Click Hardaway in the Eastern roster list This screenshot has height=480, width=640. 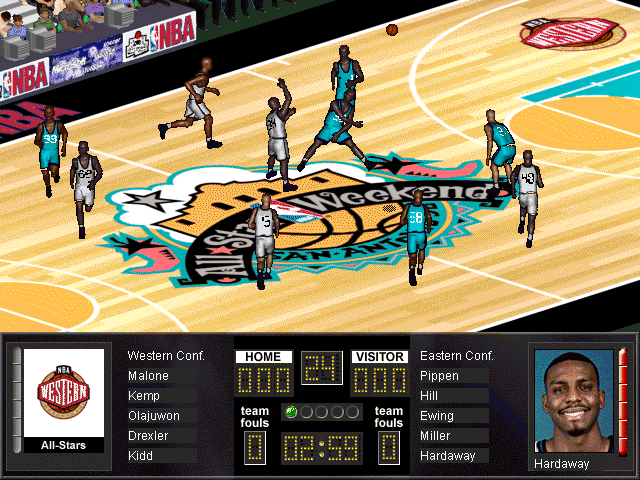(448, 456)
